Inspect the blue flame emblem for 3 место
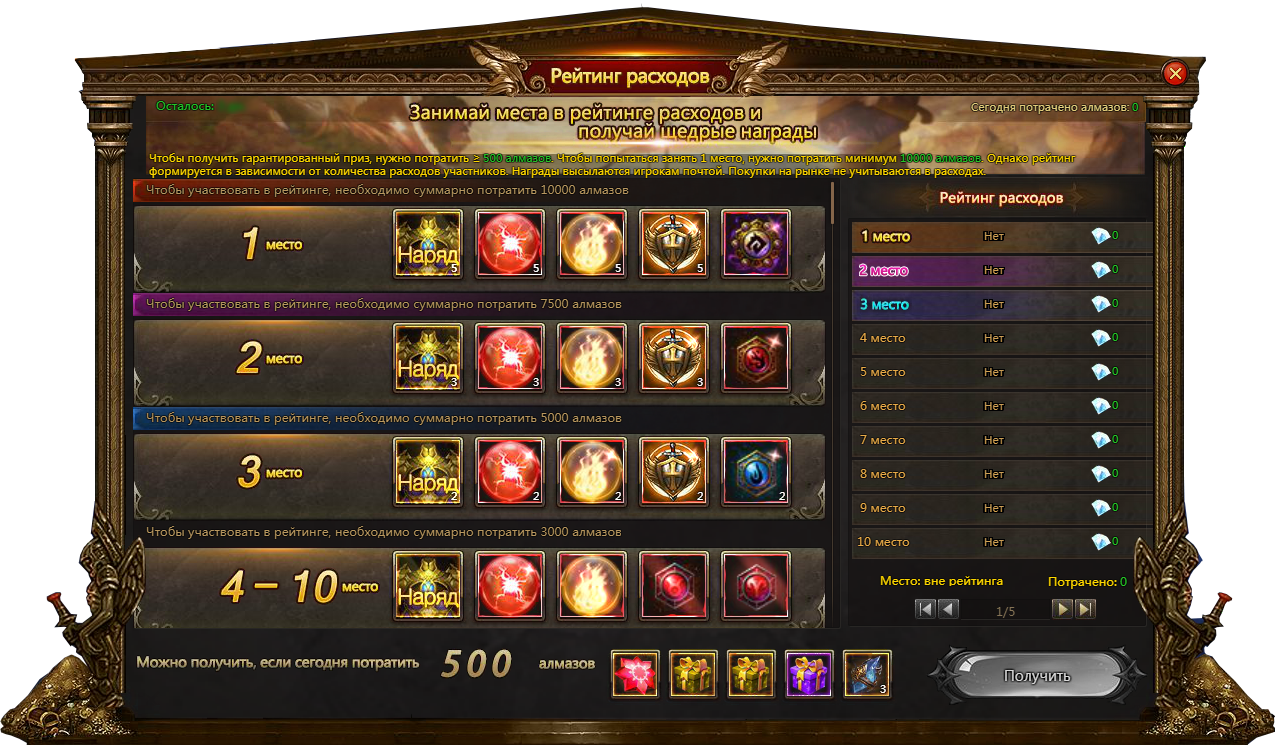The width and height of the screenshot is (1275, 745). 756,472
